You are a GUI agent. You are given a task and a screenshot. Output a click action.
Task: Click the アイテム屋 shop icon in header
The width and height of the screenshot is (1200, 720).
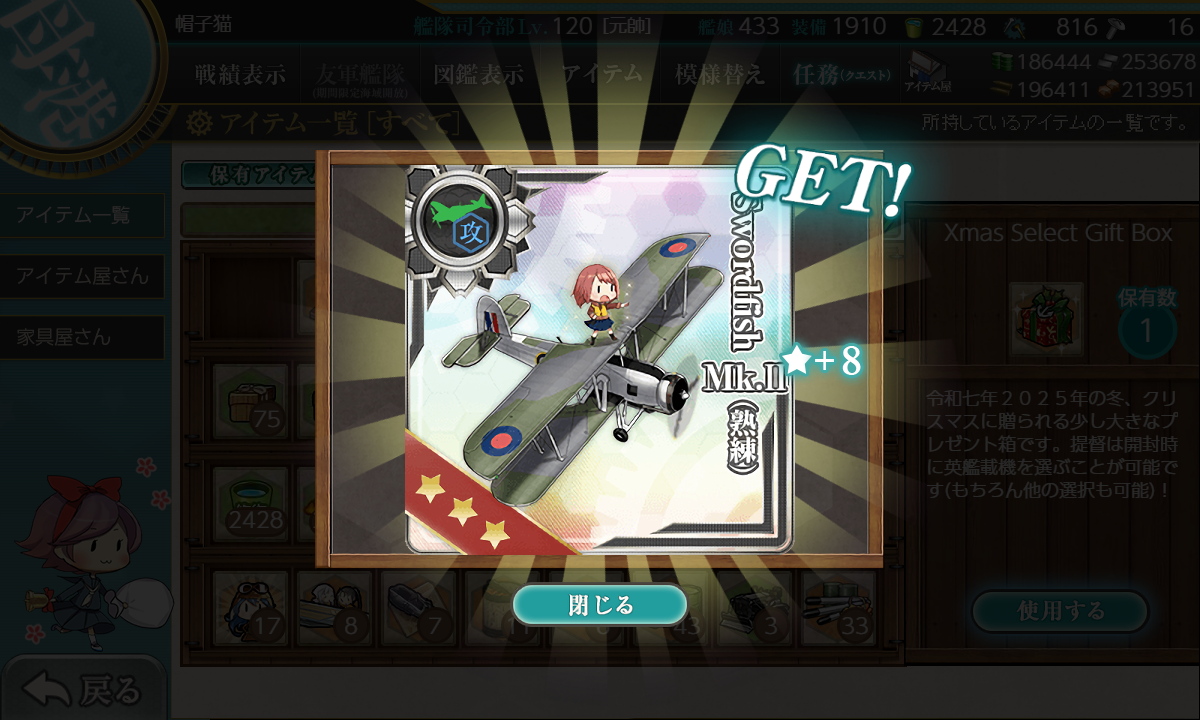(928, 72)
